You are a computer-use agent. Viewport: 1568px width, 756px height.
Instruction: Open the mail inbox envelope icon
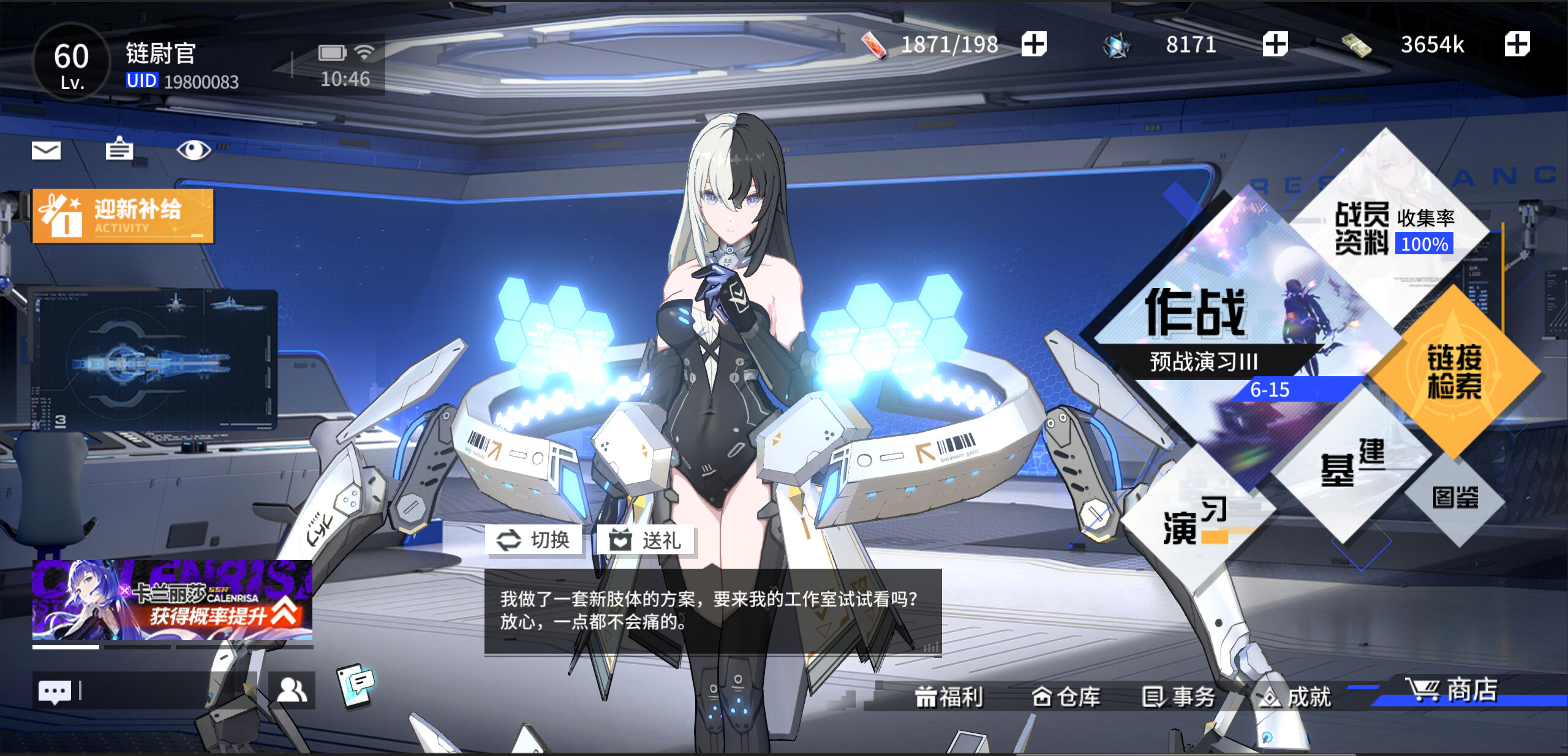point(47,150)
